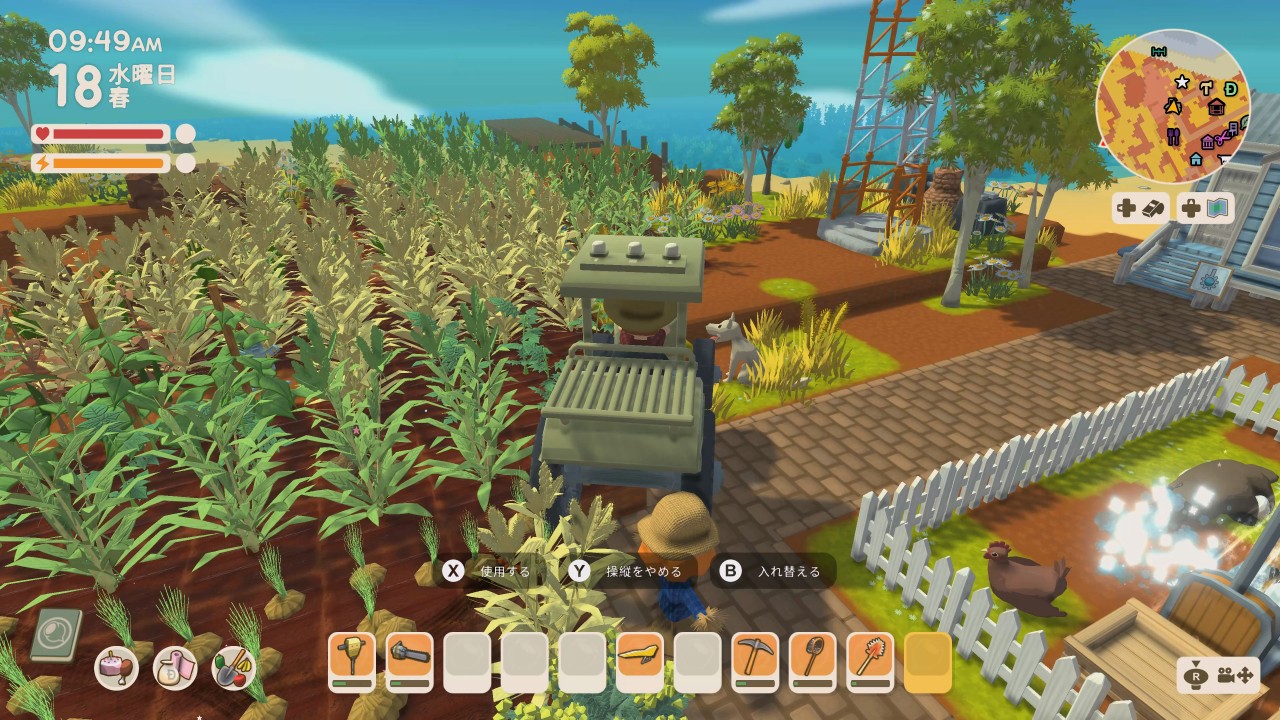Select the jackhammer hotbar slot
The width and height of the screenshot is (1280, 720).
coord(352,661)
